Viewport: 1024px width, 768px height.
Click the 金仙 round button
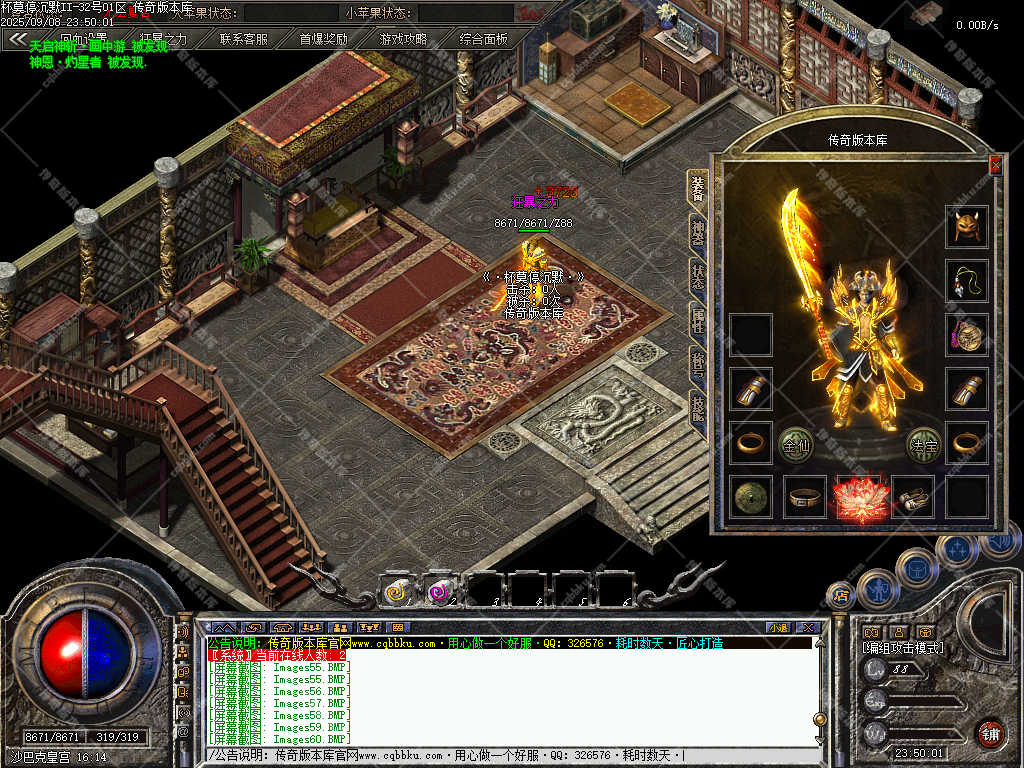coord(796,444)
